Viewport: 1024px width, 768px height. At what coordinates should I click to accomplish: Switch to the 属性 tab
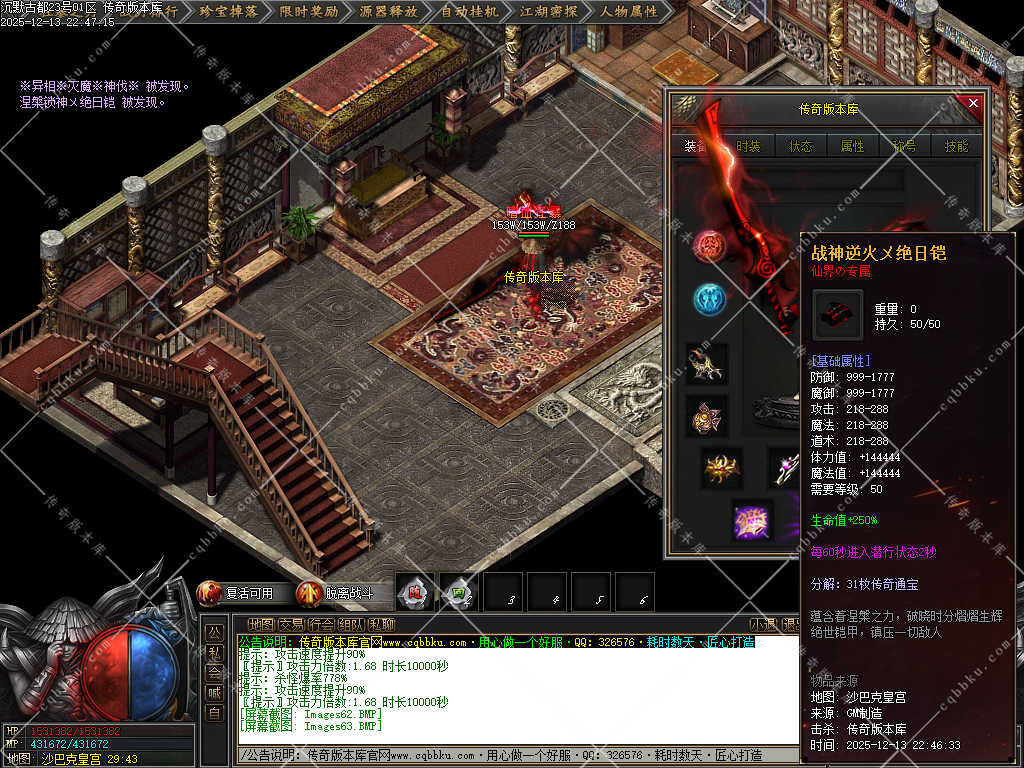click(x=853, y=146)
